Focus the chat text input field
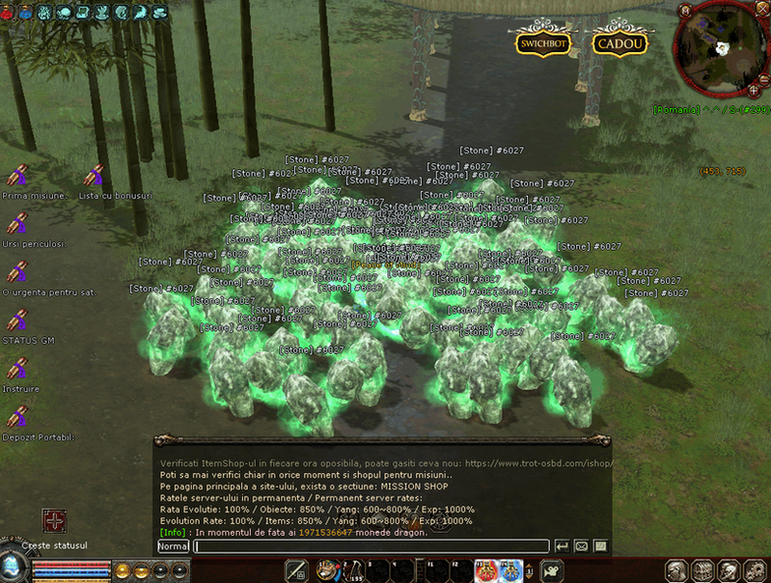Image resolution: width=771 pixels, height=583 pixels. tap(370, 546)
